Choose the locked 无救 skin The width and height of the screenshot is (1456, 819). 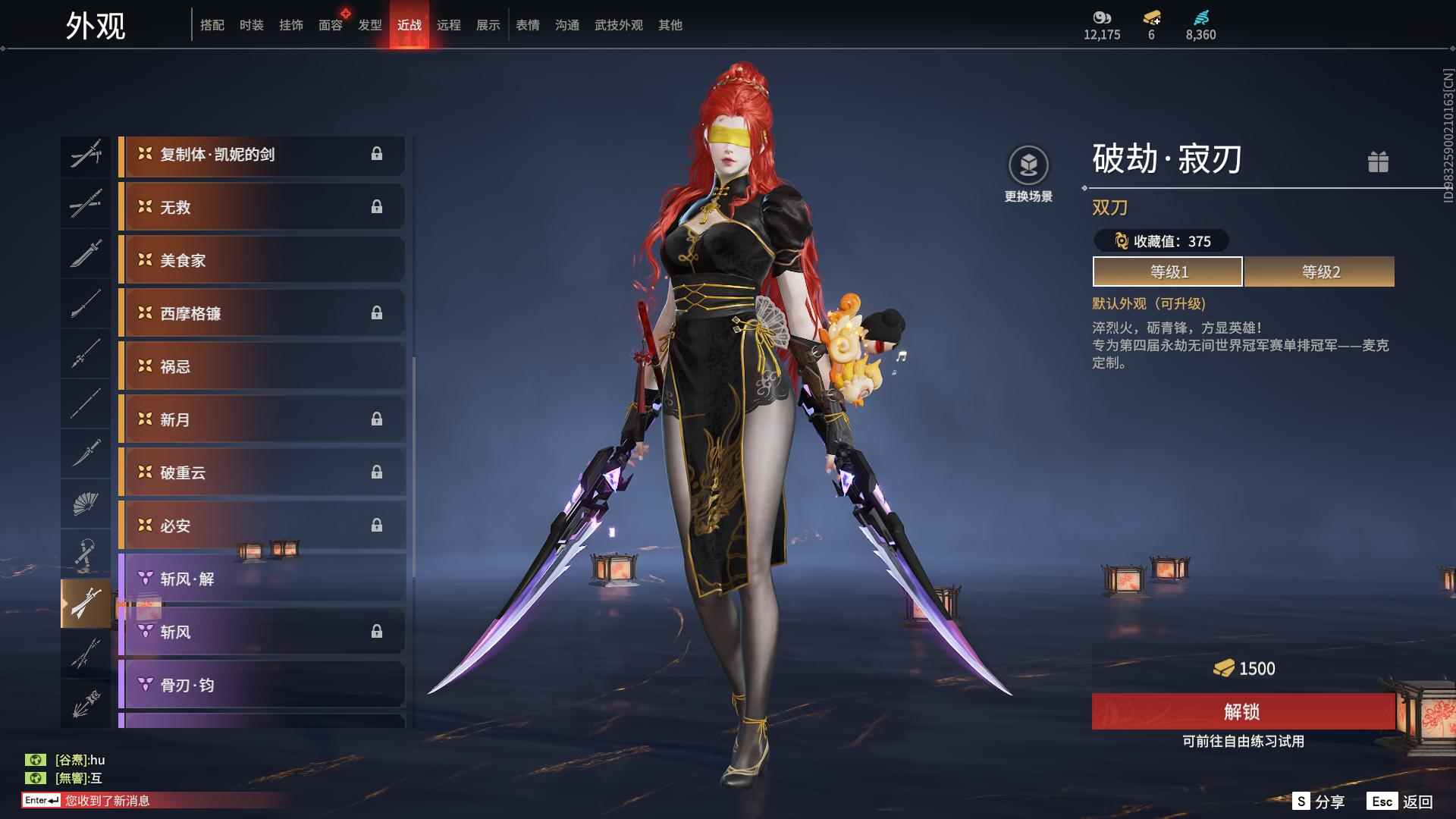pyautogui.click(x=262, y=207)
